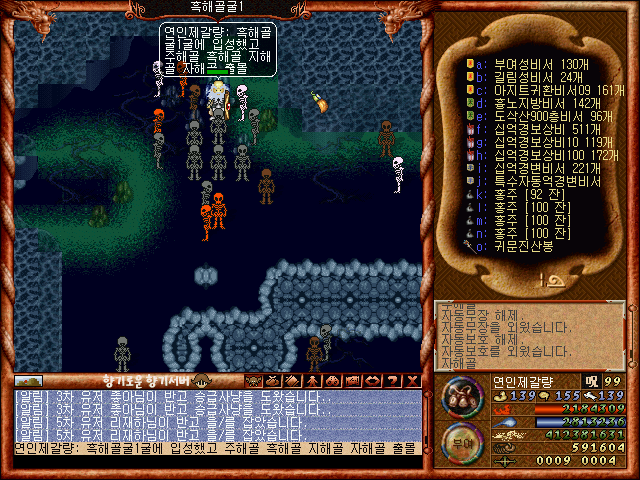
Task: Click the landscape thumbnail above the chat
Action: (28, 381)
